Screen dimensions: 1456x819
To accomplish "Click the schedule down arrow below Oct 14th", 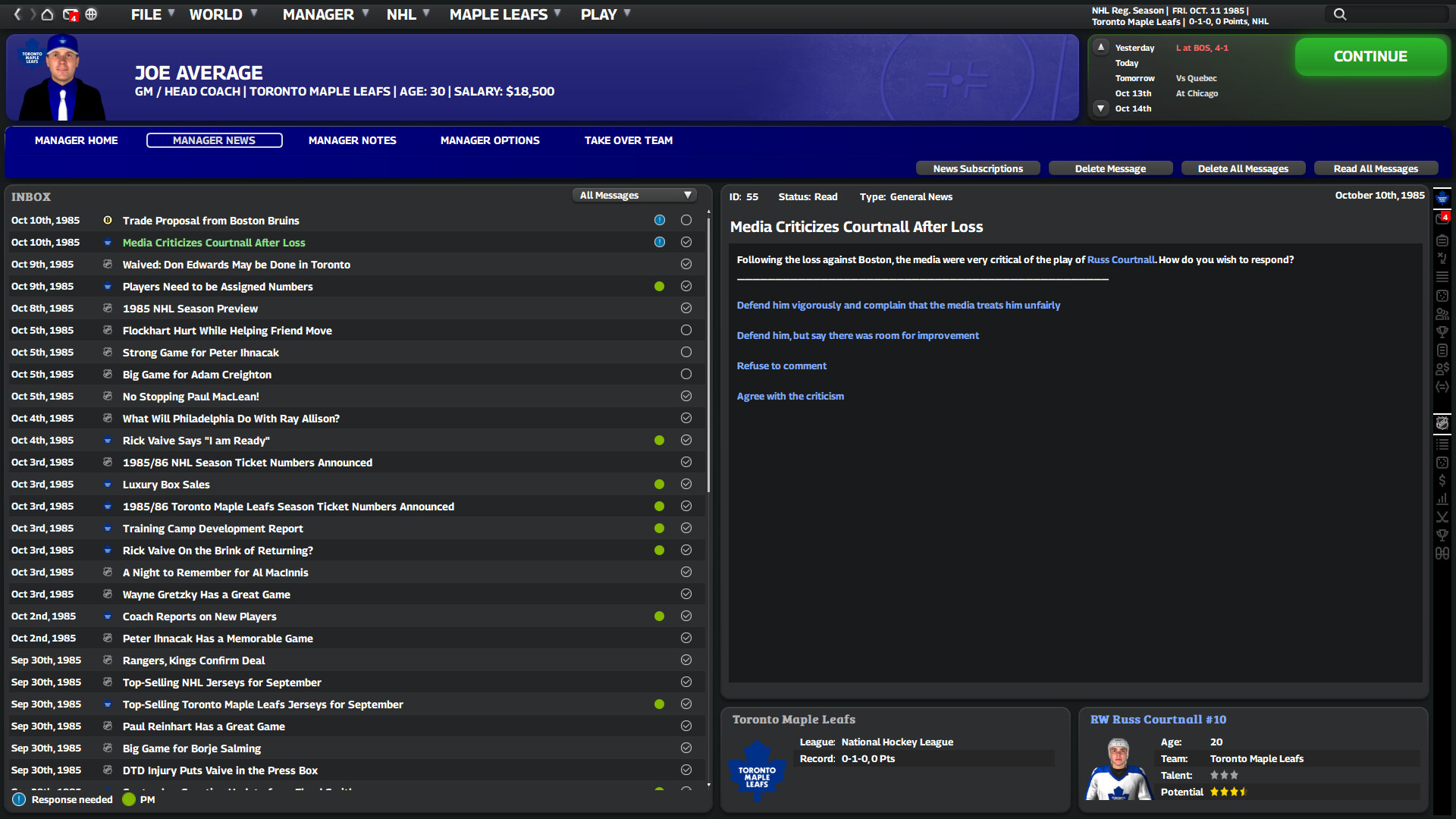I will 1100,108.
